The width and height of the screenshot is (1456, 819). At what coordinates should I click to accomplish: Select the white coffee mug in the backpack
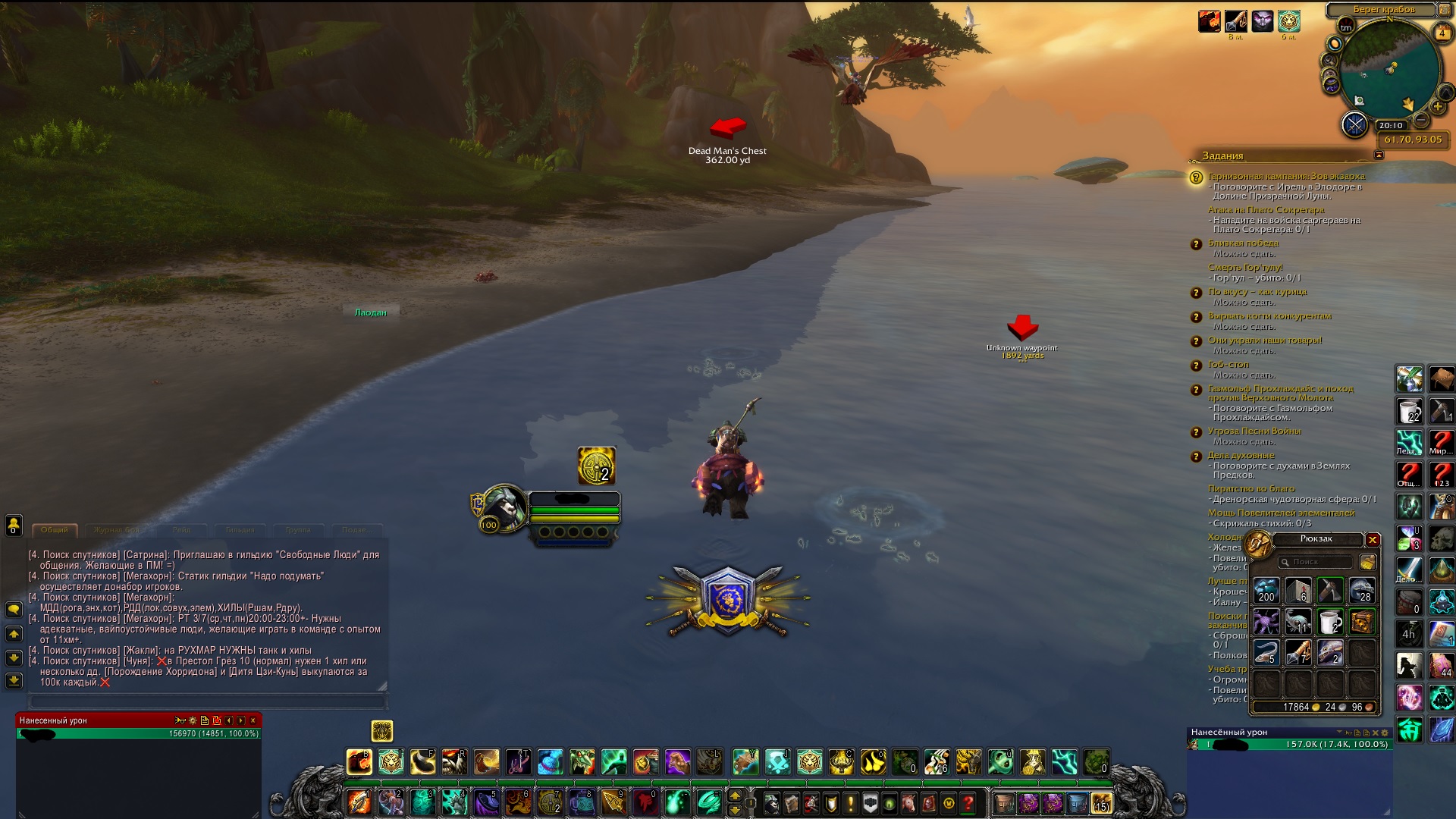click(x=1329, y=622)
